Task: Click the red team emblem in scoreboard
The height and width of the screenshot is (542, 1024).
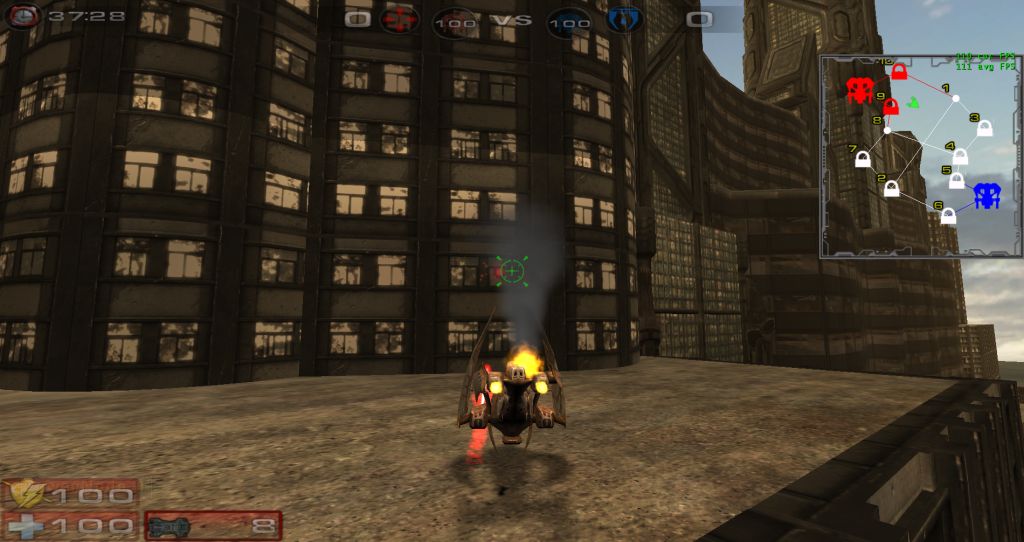Action: (x=400, y=18)
